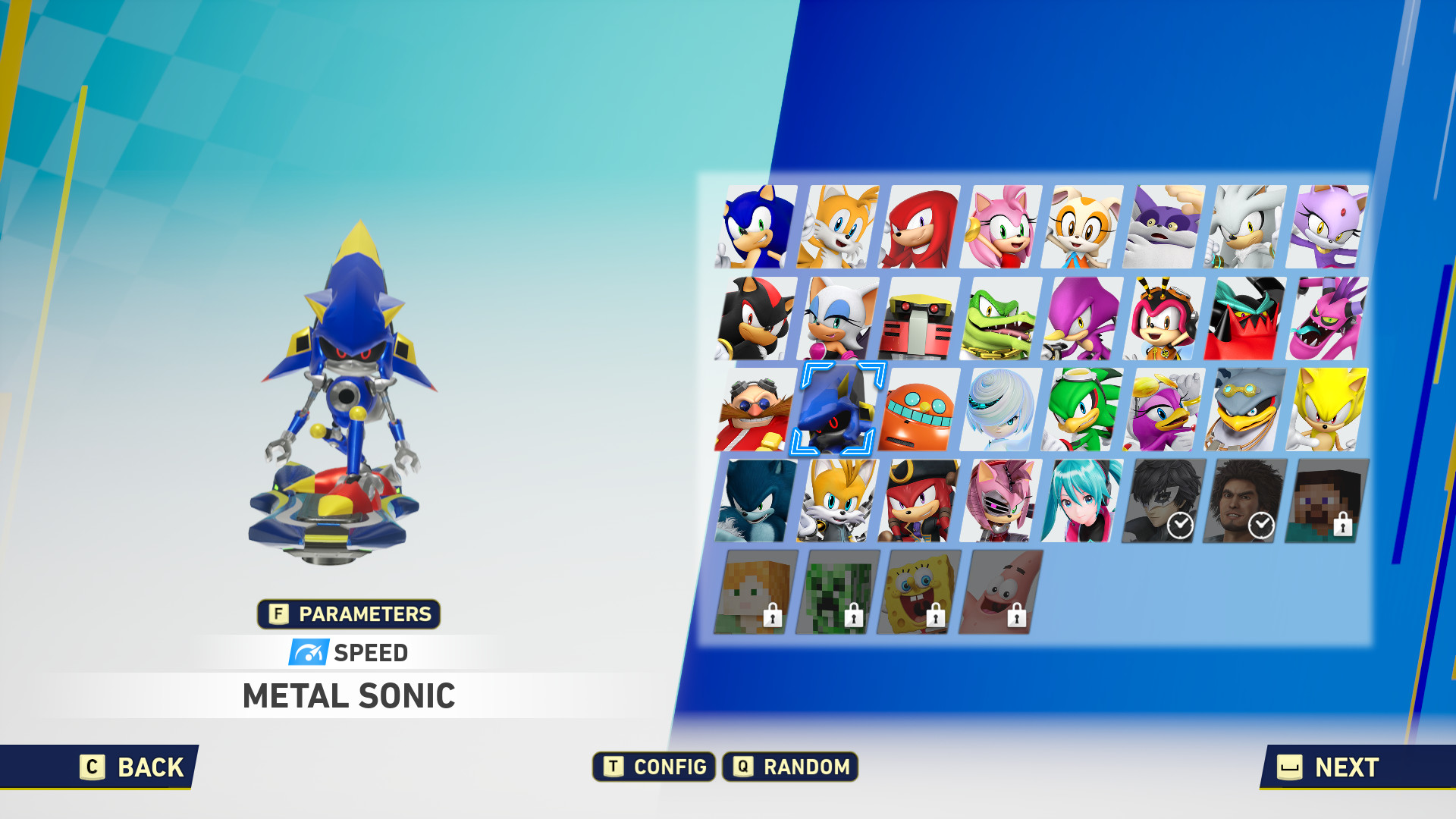This screenshot has width=1456, height=819.
Task: Choose Knuckles the Echidna
Action: click(x=920, y=227)
